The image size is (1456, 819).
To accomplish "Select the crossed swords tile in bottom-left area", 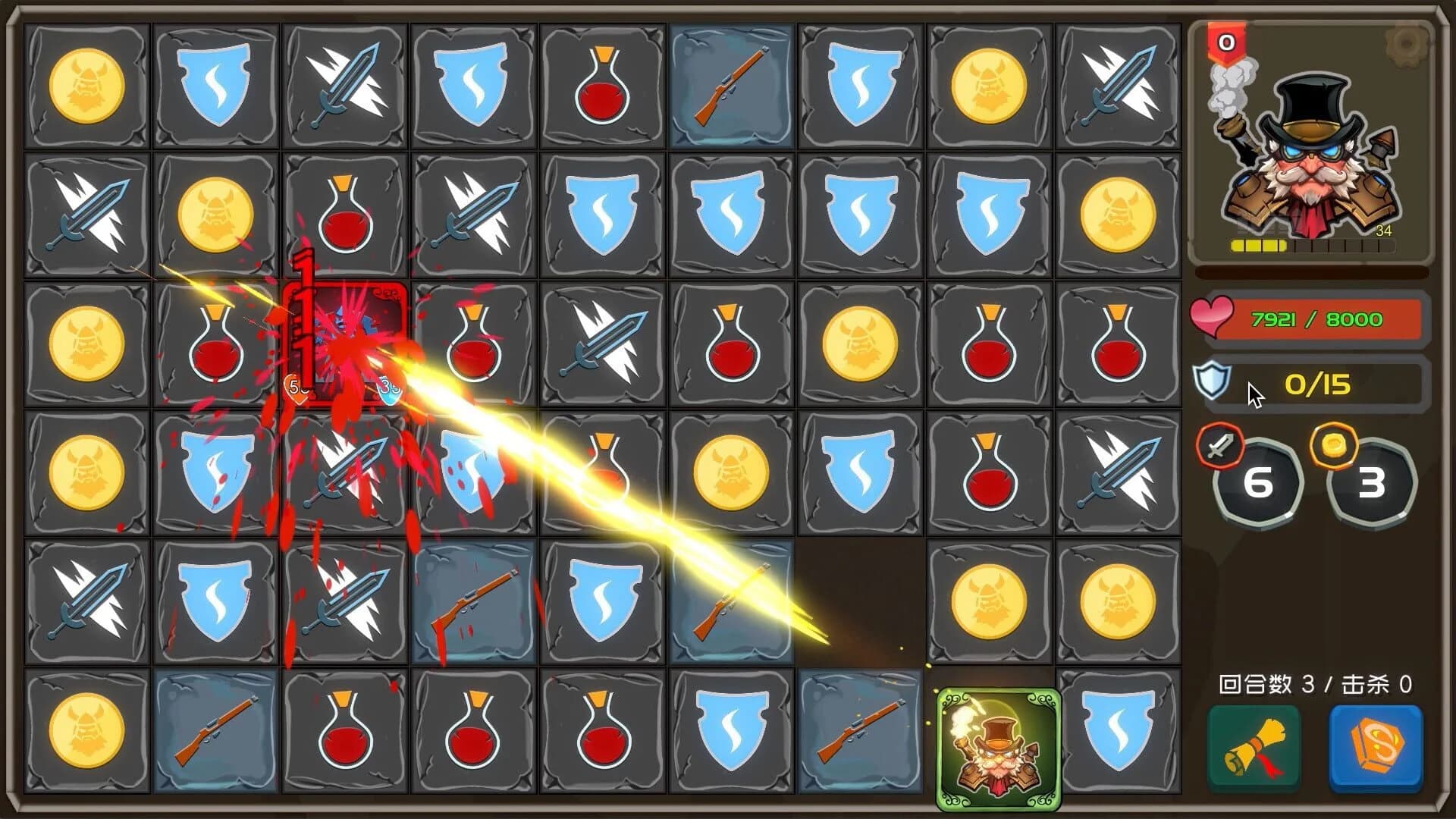I will 87,599.
